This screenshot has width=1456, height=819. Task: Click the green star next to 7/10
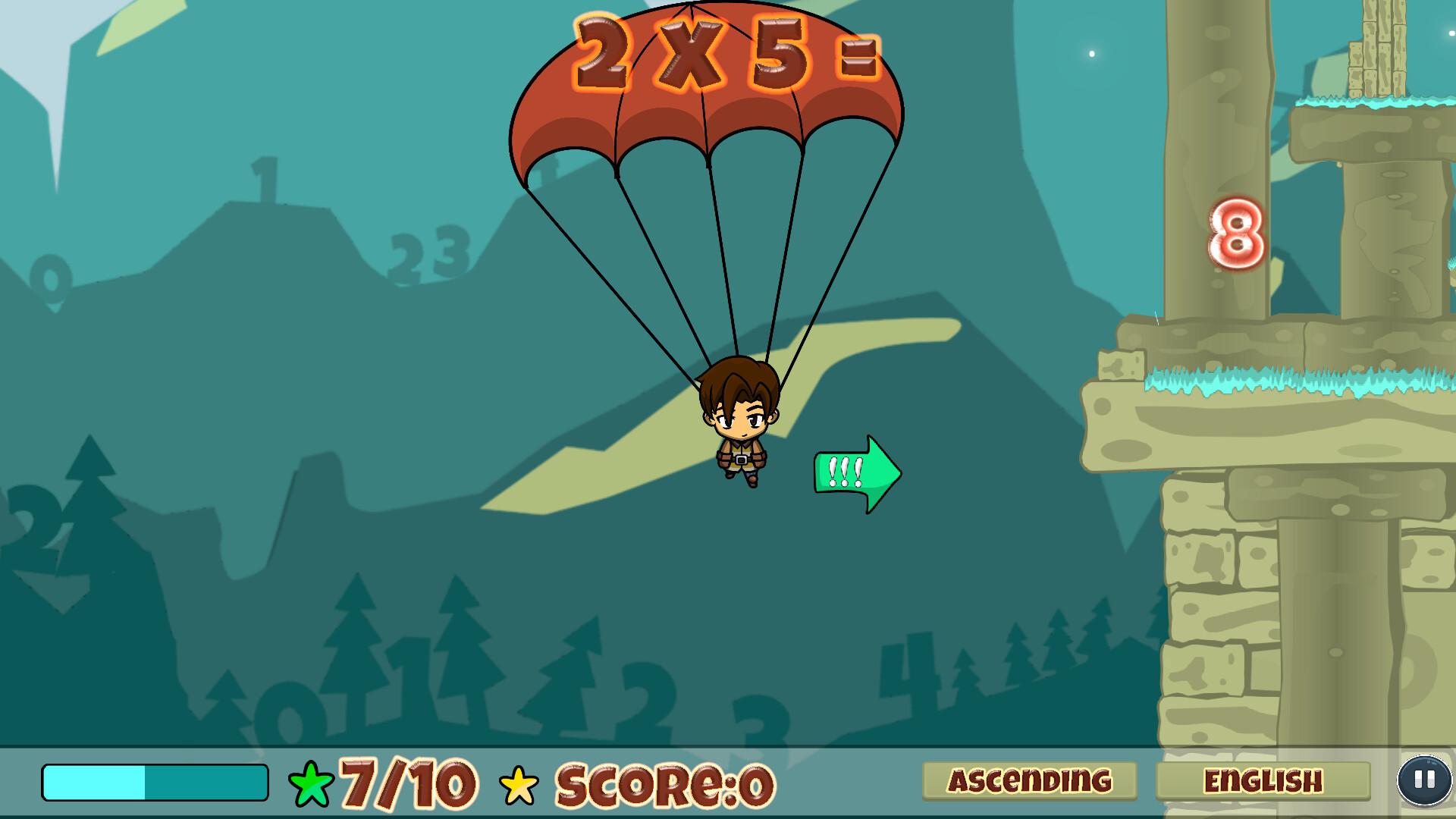coord(309,783)
